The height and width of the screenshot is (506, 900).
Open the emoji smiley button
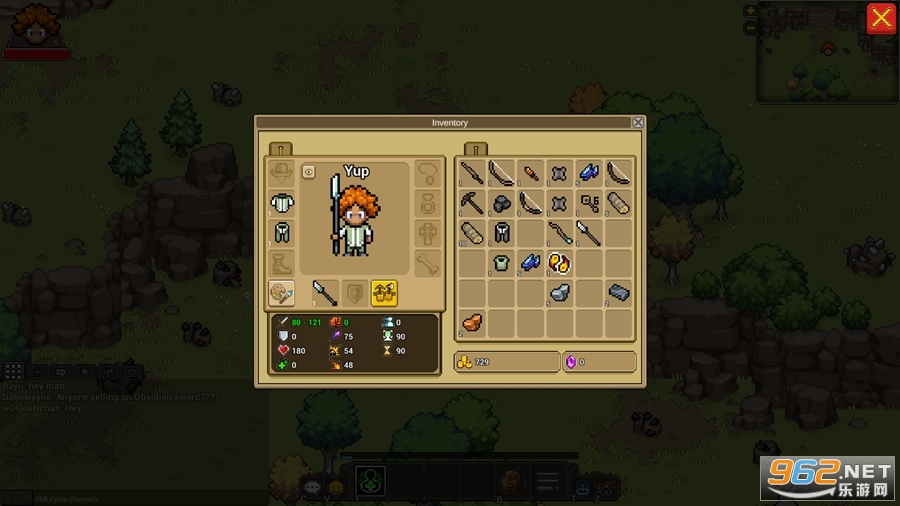coord(336,487)
